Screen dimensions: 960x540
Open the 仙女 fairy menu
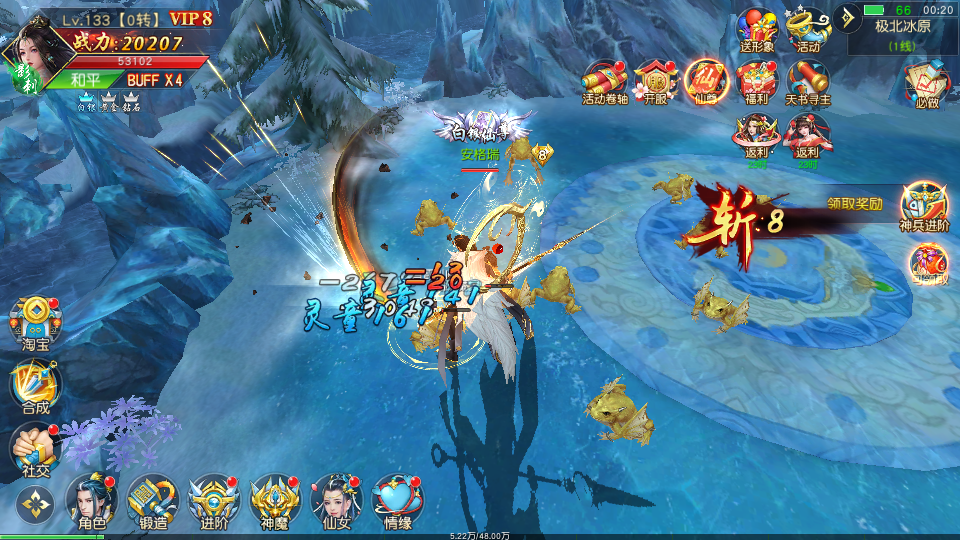(336, 499)
